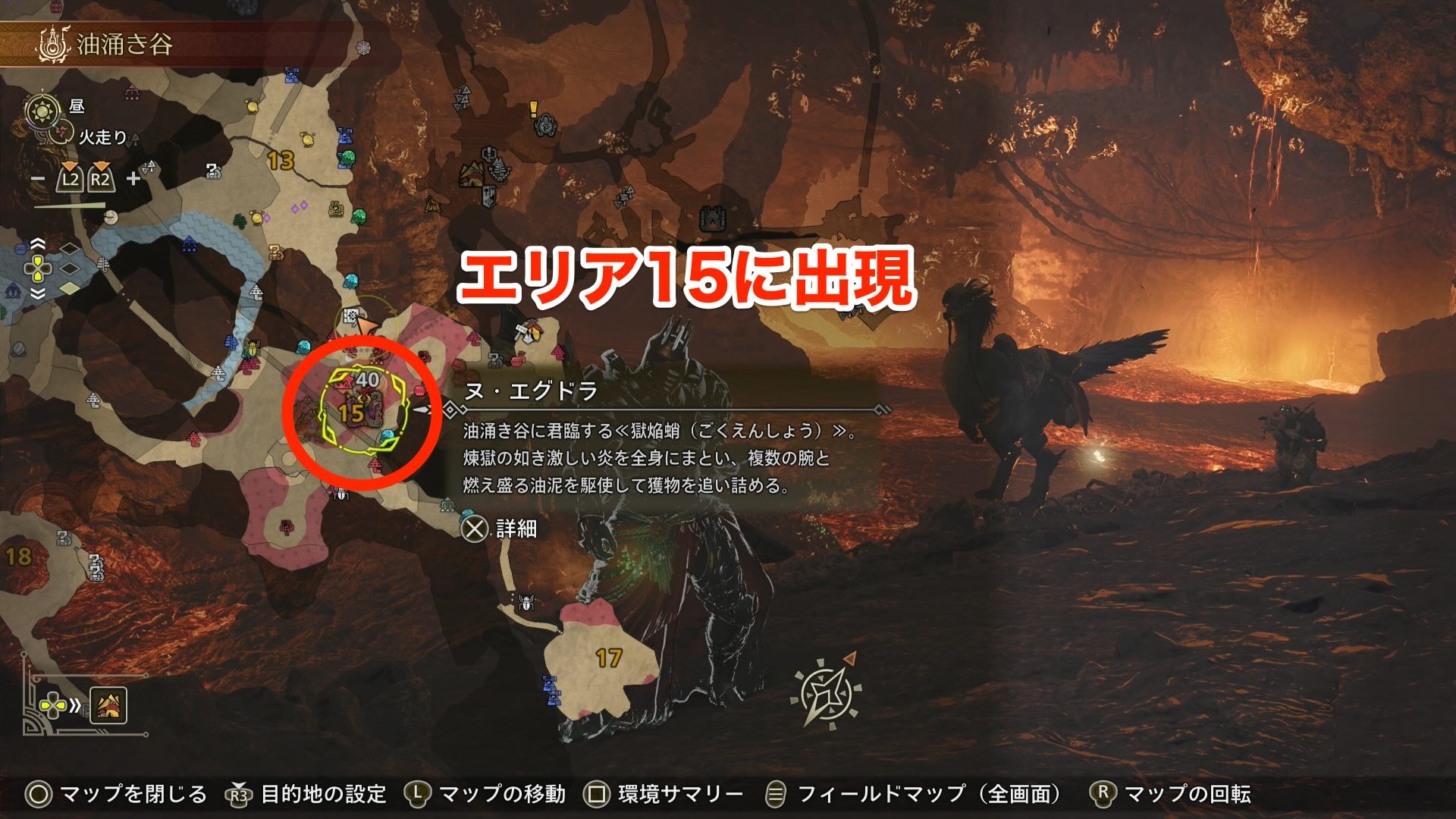This screenshot has height=819, width=1456.
Task: Click the double chevron beside the d-pad icon
Action: click(x=75, y=704)
